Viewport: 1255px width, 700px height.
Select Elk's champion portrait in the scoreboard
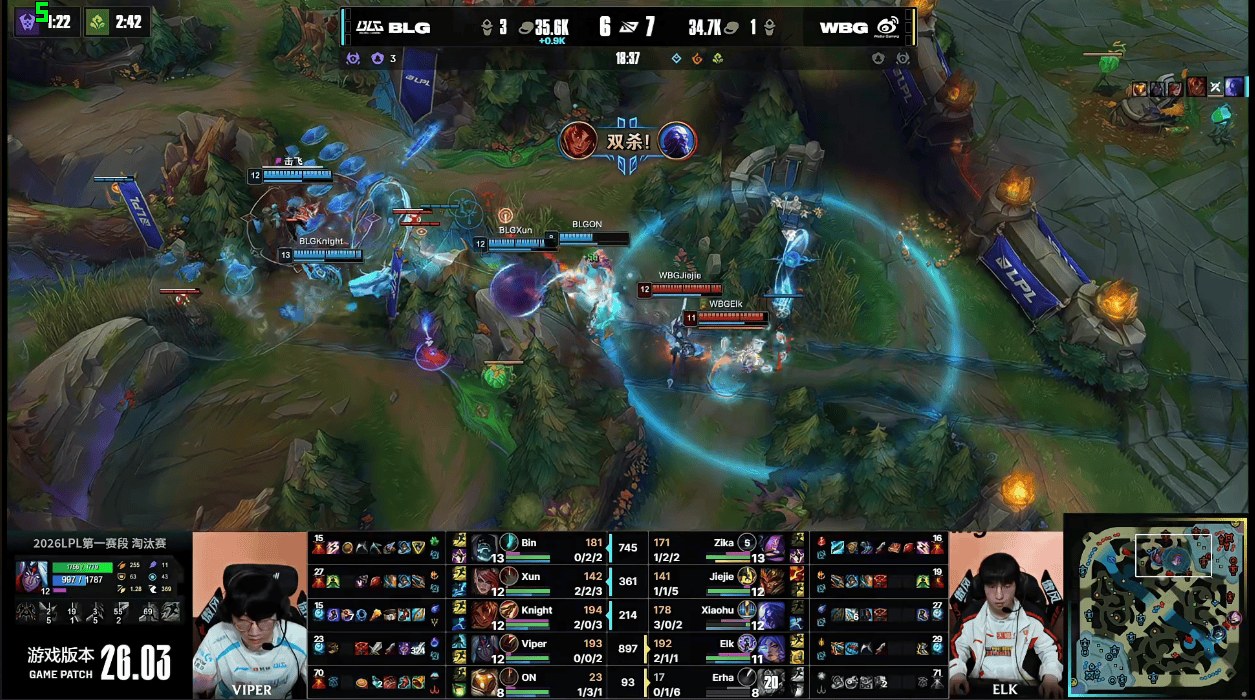[x=771, y=644]
